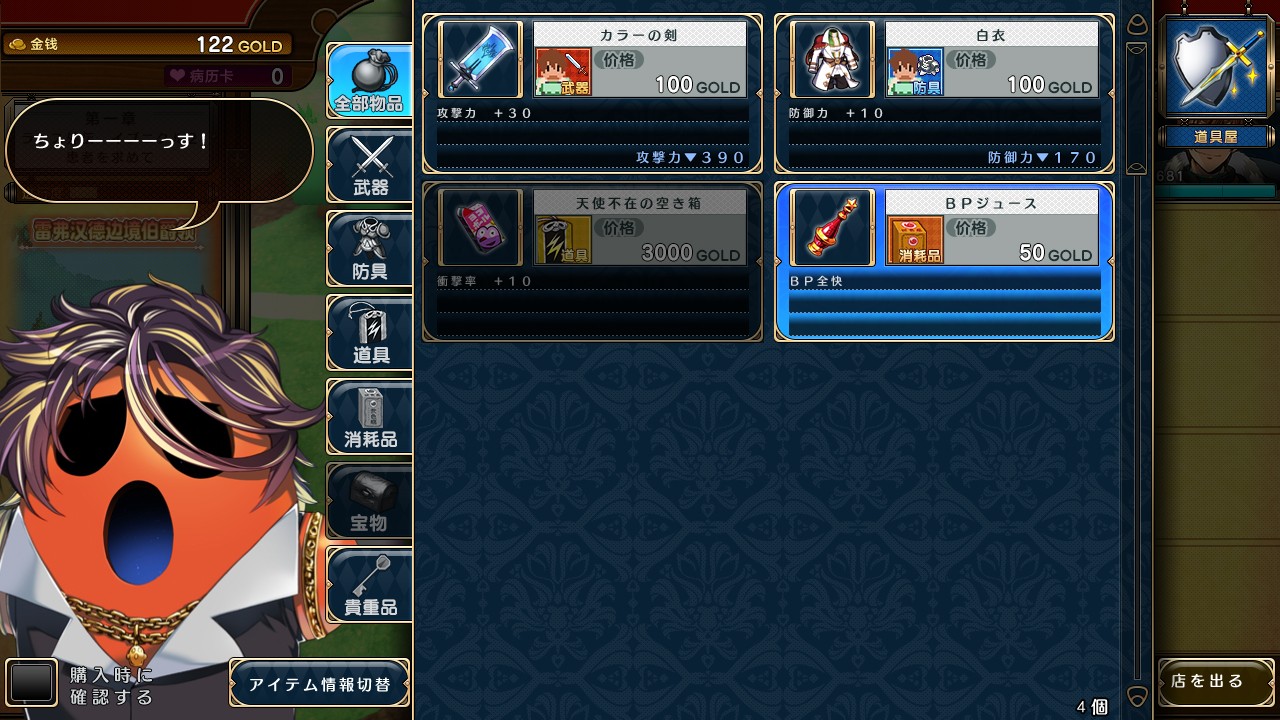Select the カラーの剣 sword item
1280x720 pixels.
coord(592,93)
